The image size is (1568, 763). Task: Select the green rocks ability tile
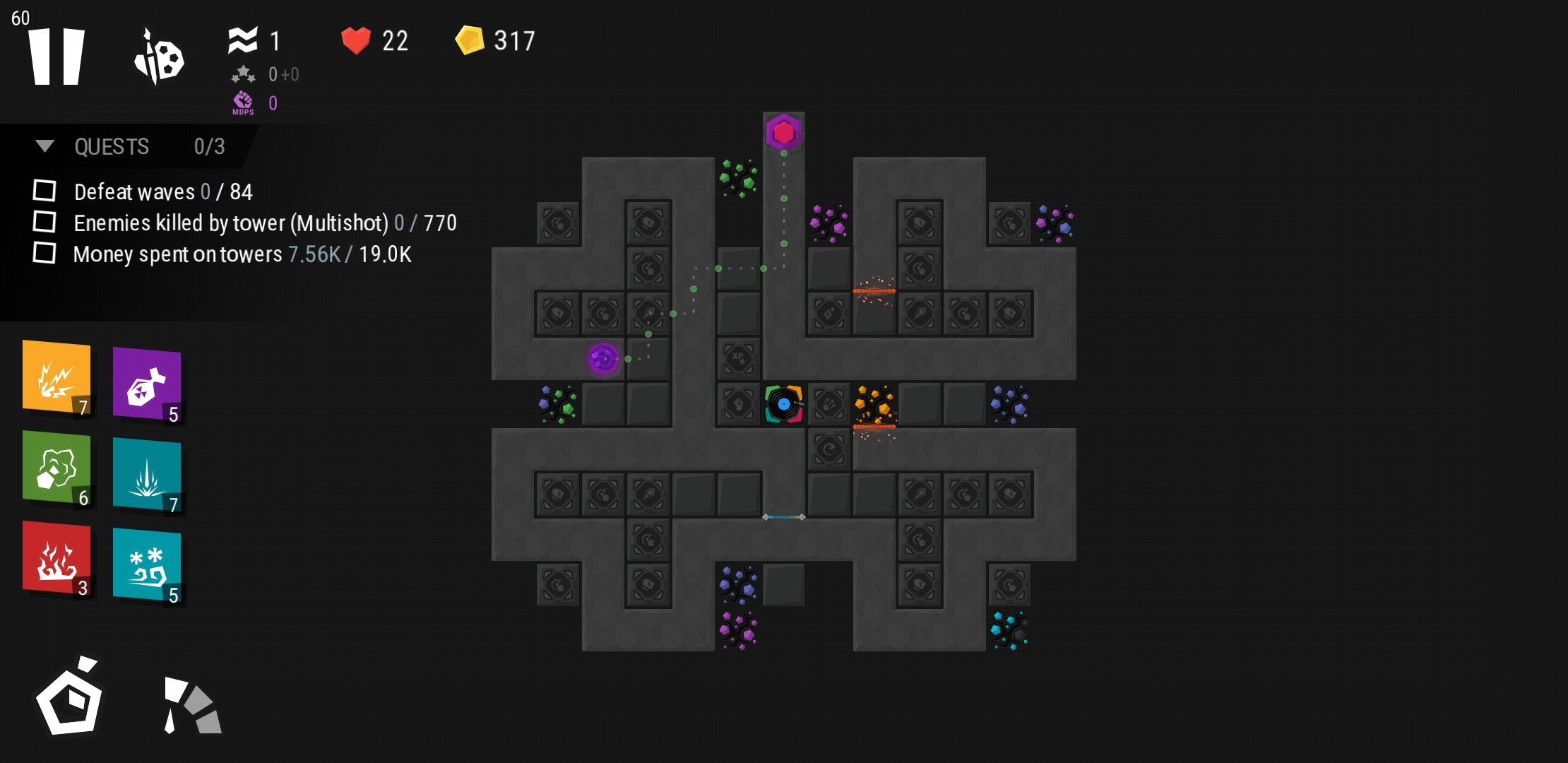[57, 468]
